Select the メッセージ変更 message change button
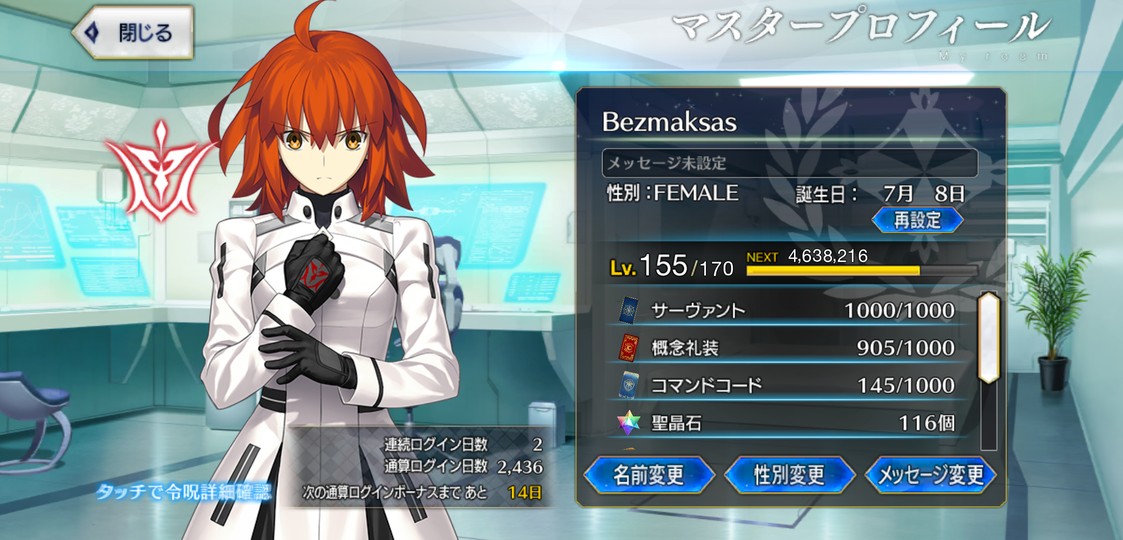Image resolution: width=1123 pixels, height=540 pixels. [x=930, y=474]
